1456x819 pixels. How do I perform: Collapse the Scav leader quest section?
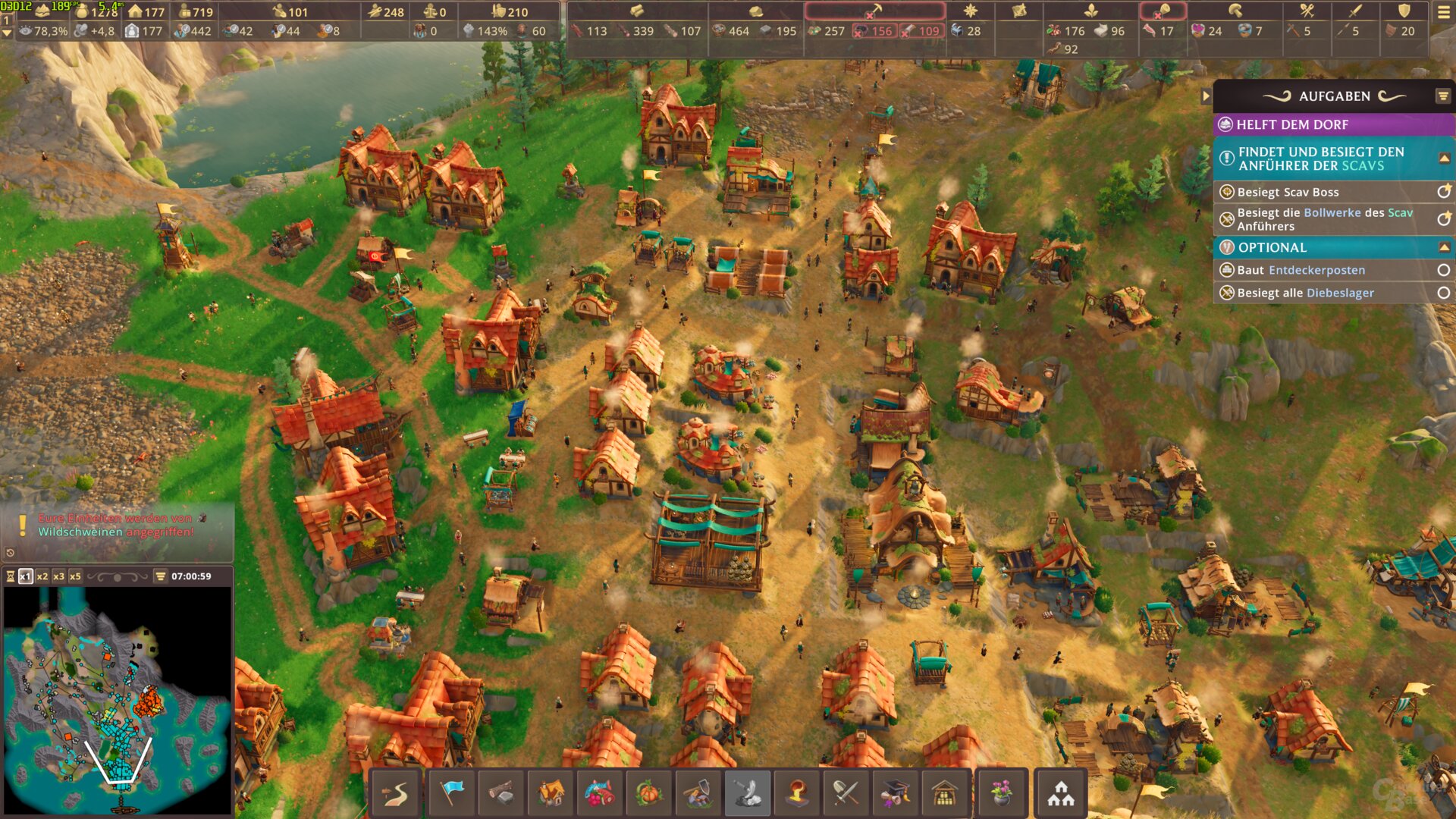(1444, 158)
